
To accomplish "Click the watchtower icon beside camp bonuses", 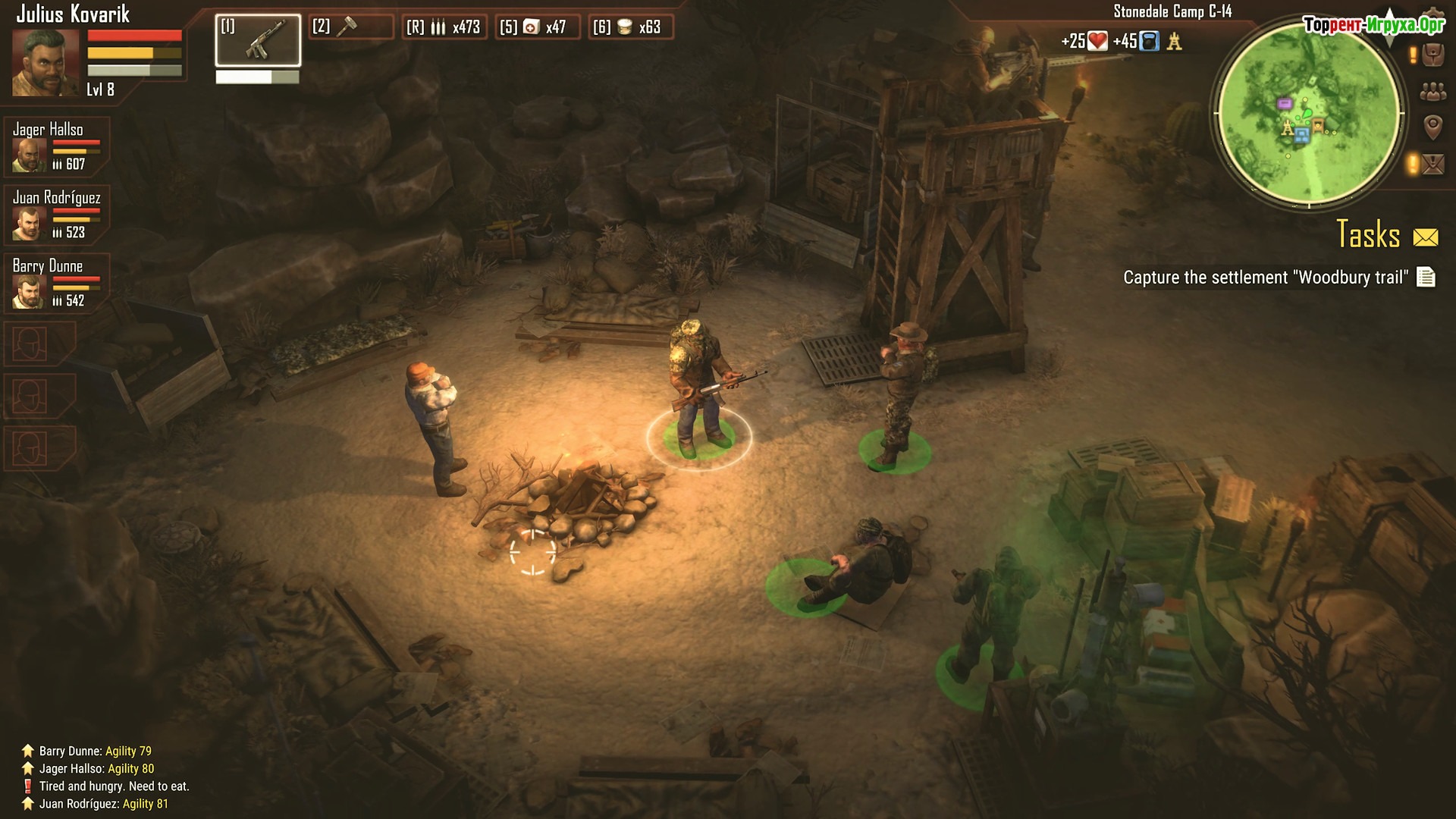I will [1175, 42].
